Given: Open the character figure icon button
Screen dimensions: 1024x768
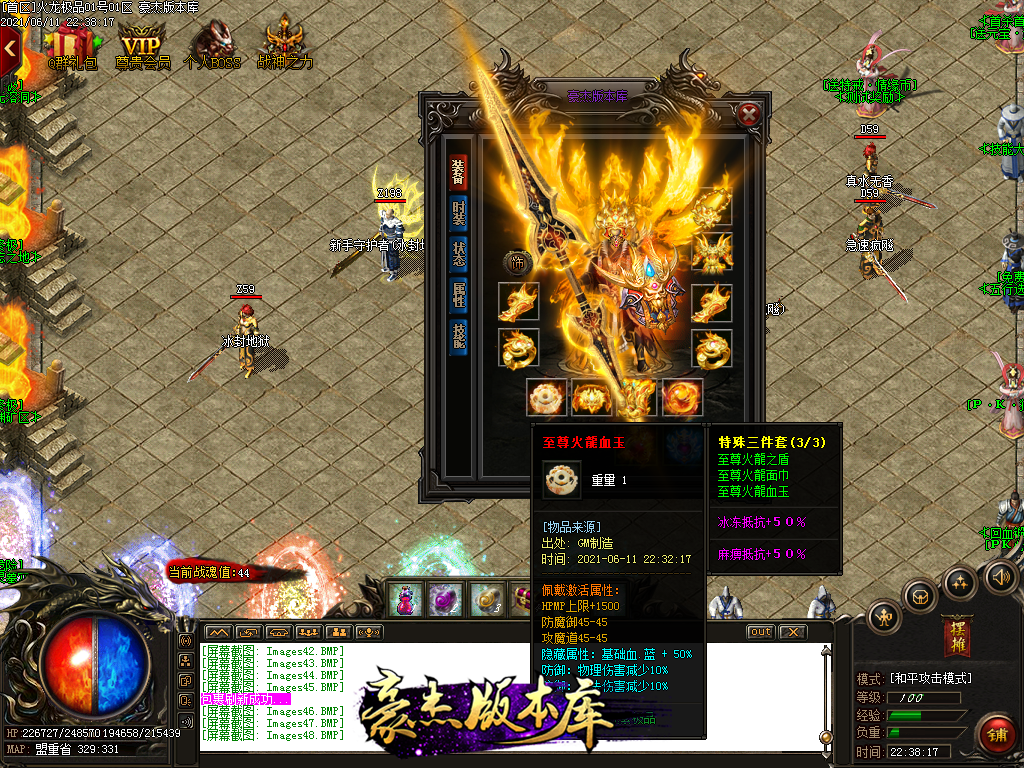Looking at the screenshot, I should click(x=883, y=615).
